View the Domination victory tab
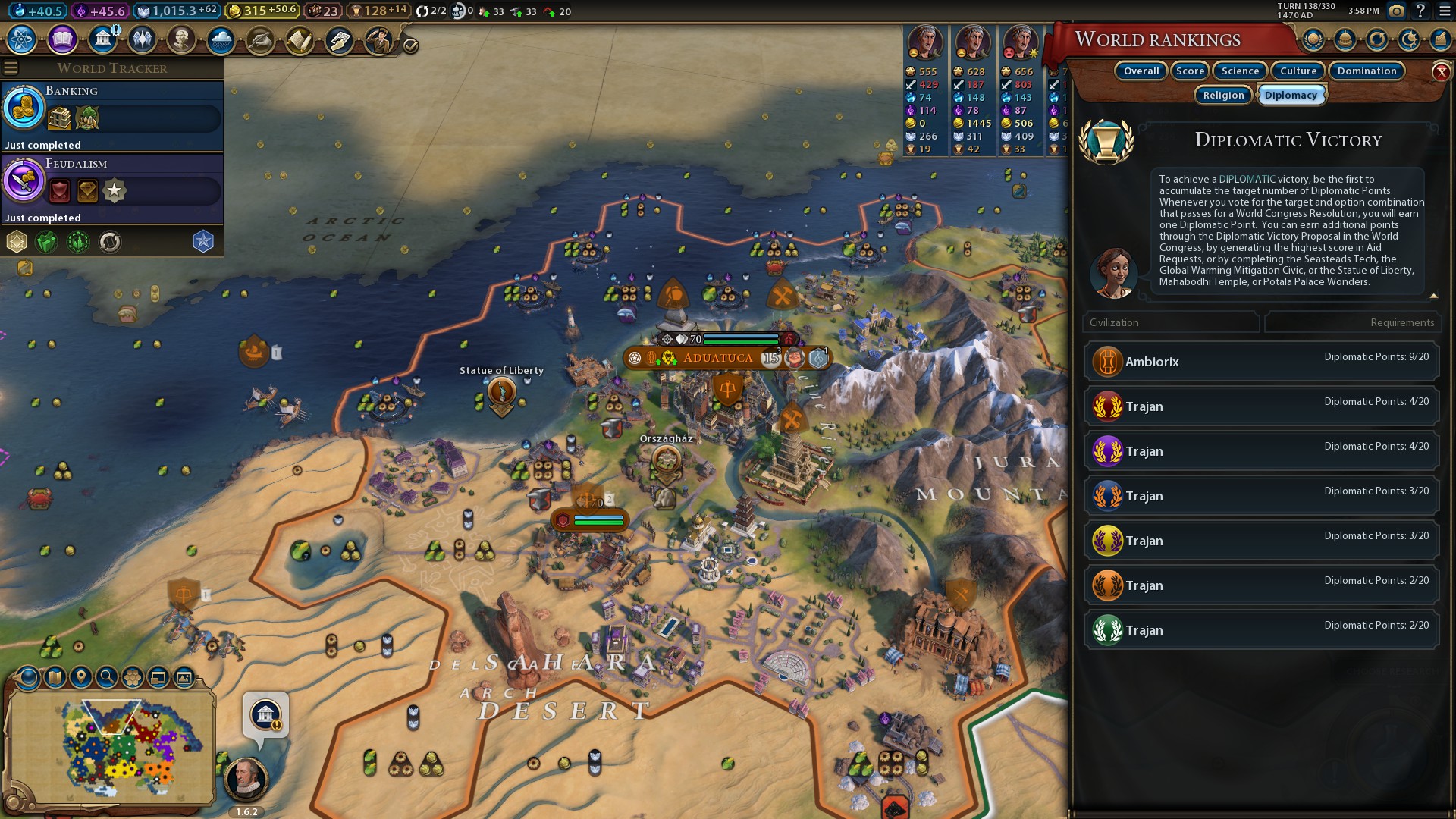 click(x=1367, y=71)
